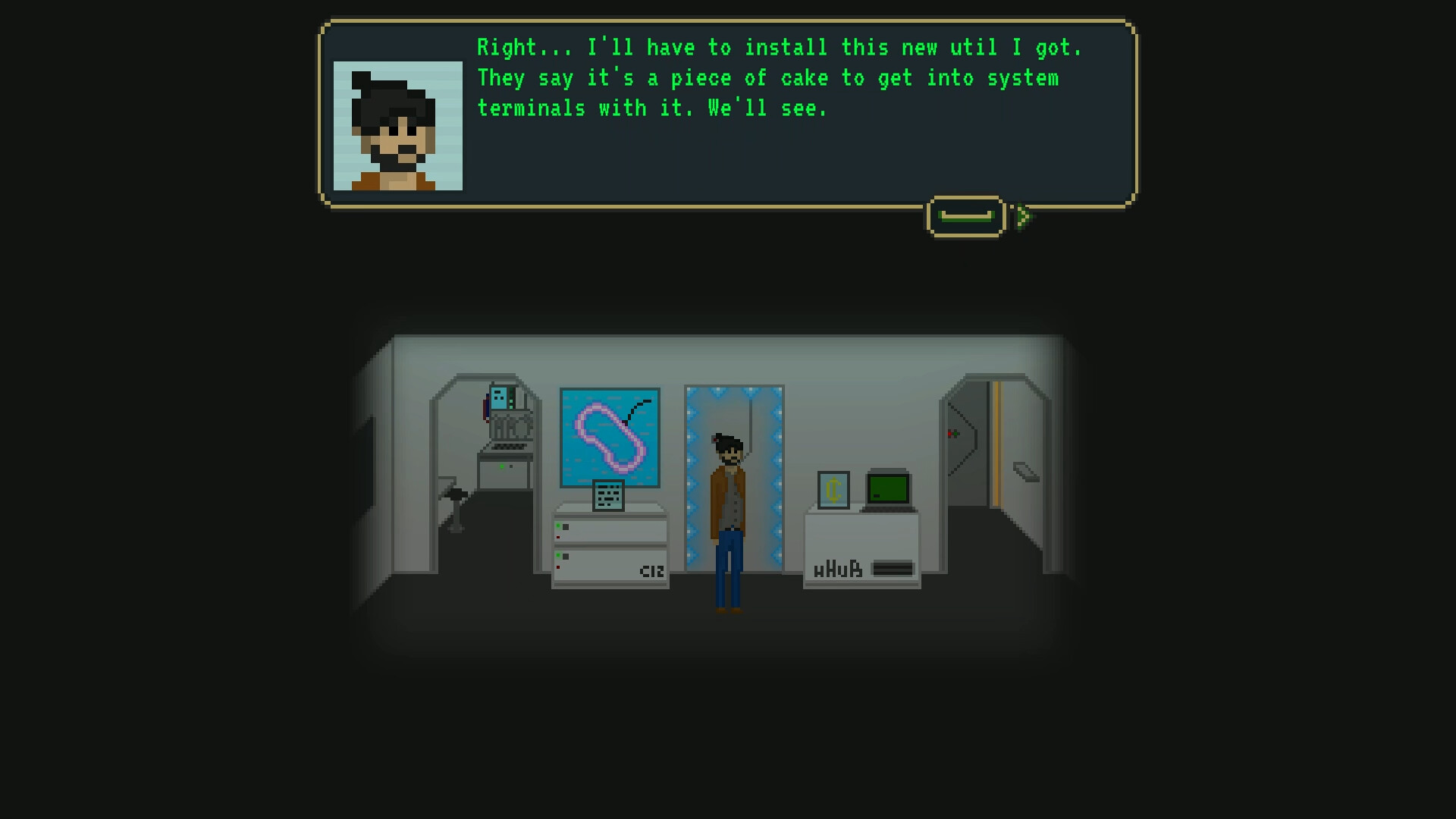This screenshot has width=1456, height=819.
Task: Click the small display device atop the C12 server
Action: (x=608, y=494)
